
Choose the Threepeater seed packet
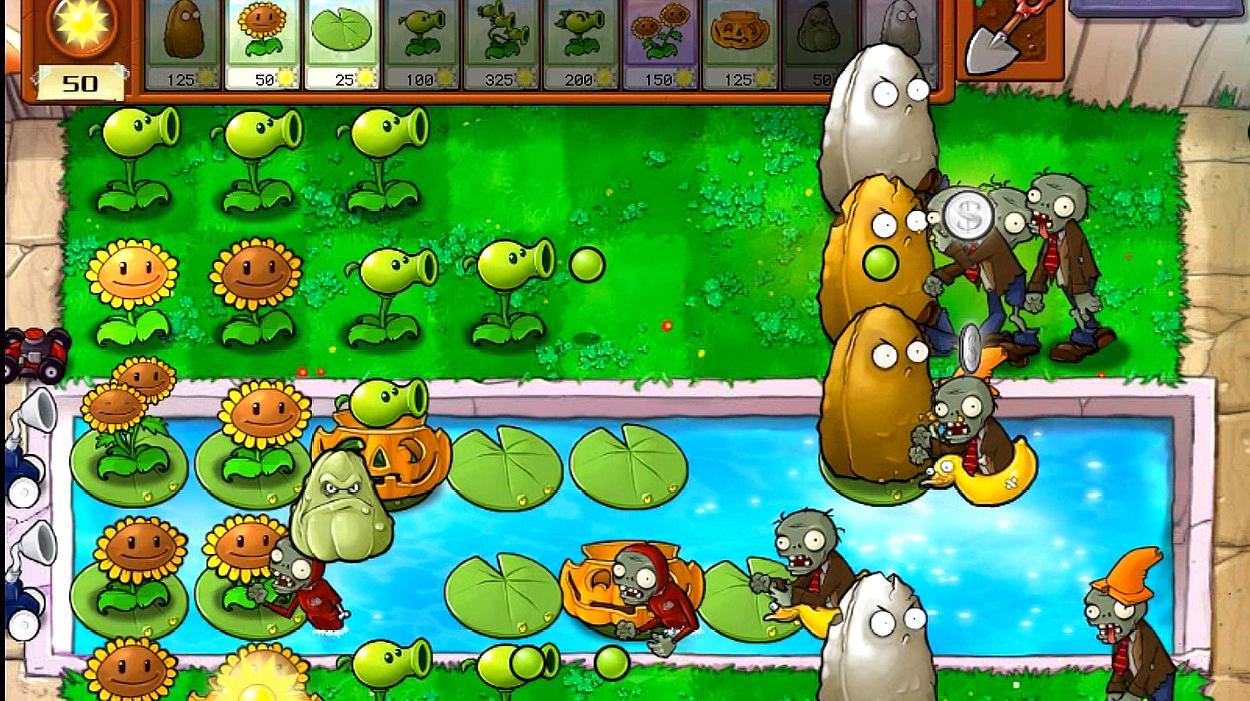[x=500, y=43]
